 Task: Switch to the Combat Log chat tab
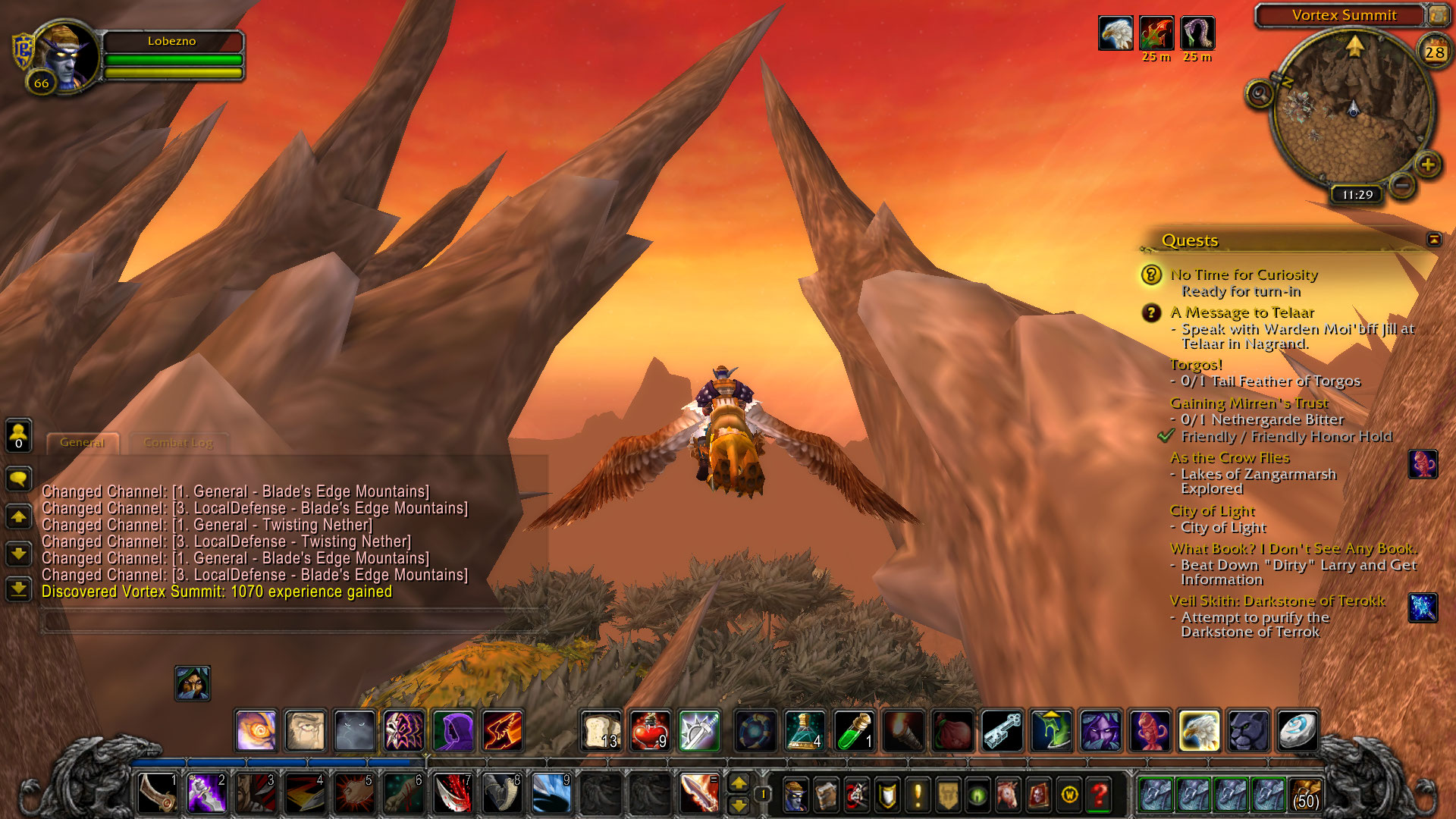(x=178, y=443)
